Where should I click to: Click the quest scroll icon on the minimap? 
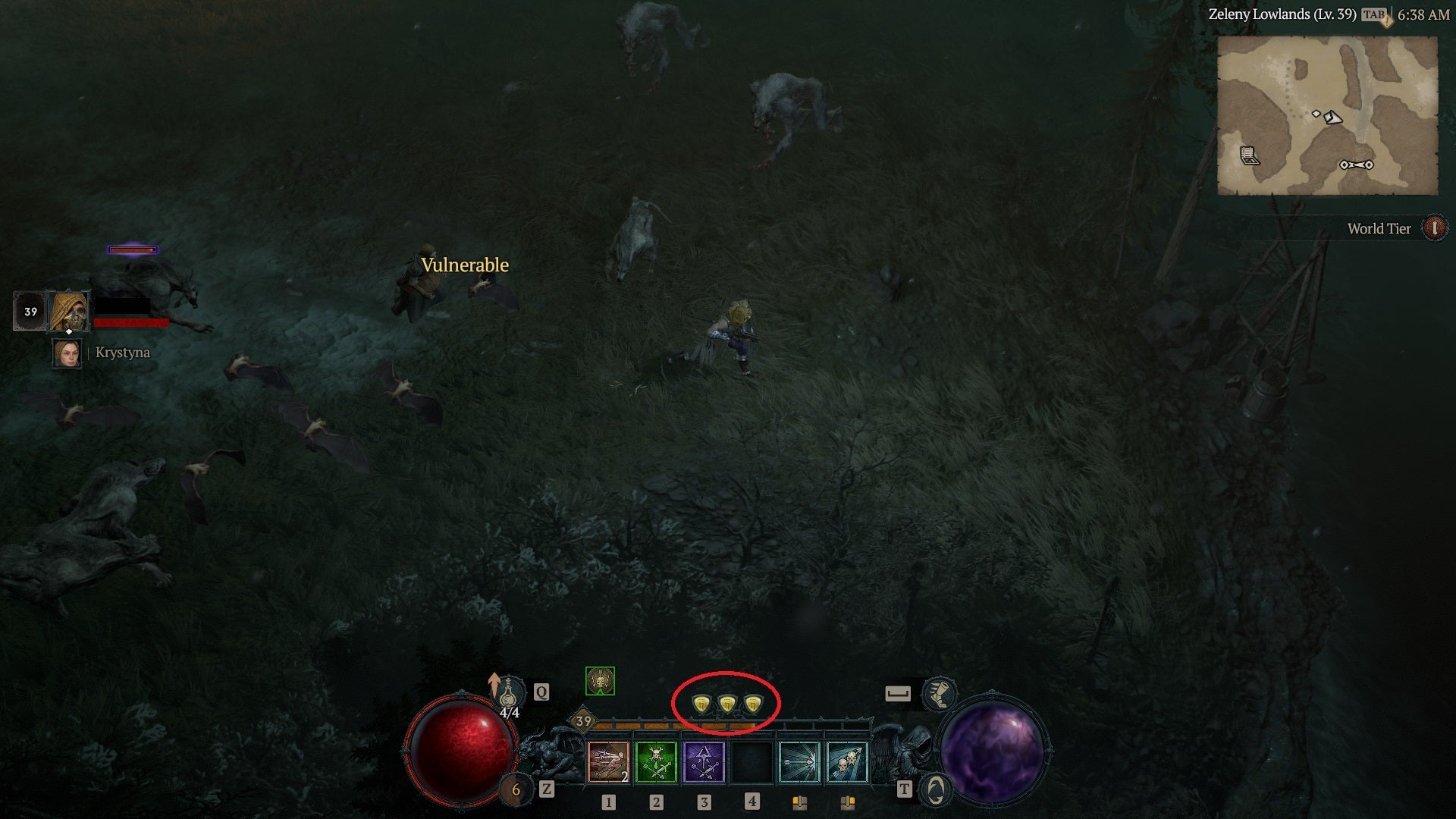pos(1250,155)
